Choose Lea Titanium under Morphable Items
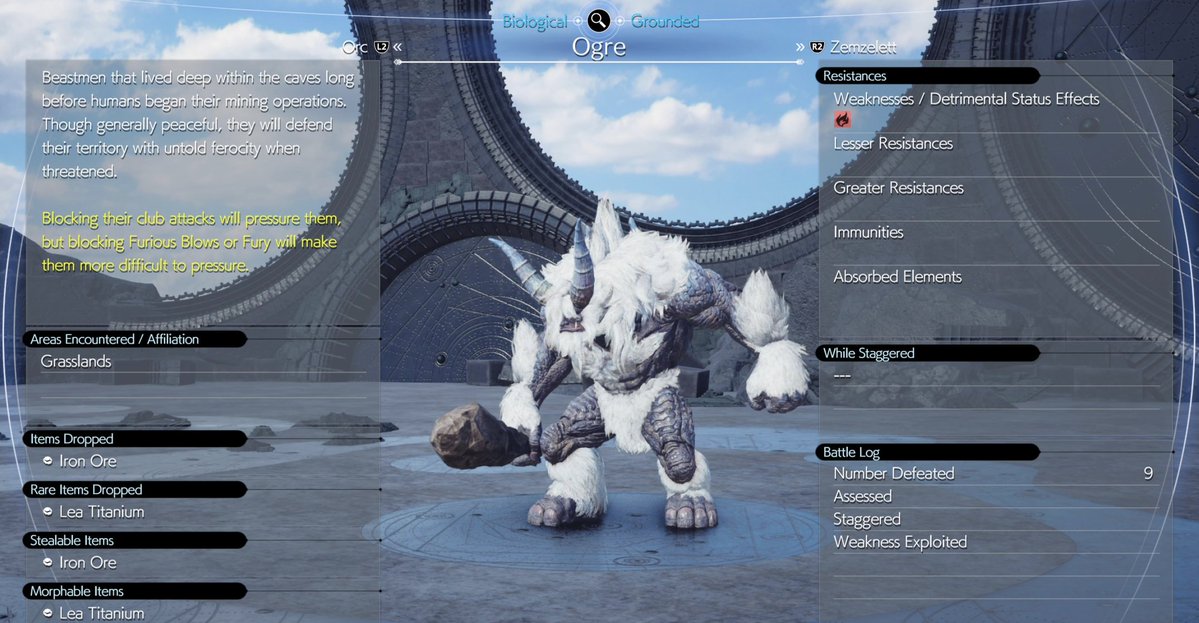 tap(102, 613)
